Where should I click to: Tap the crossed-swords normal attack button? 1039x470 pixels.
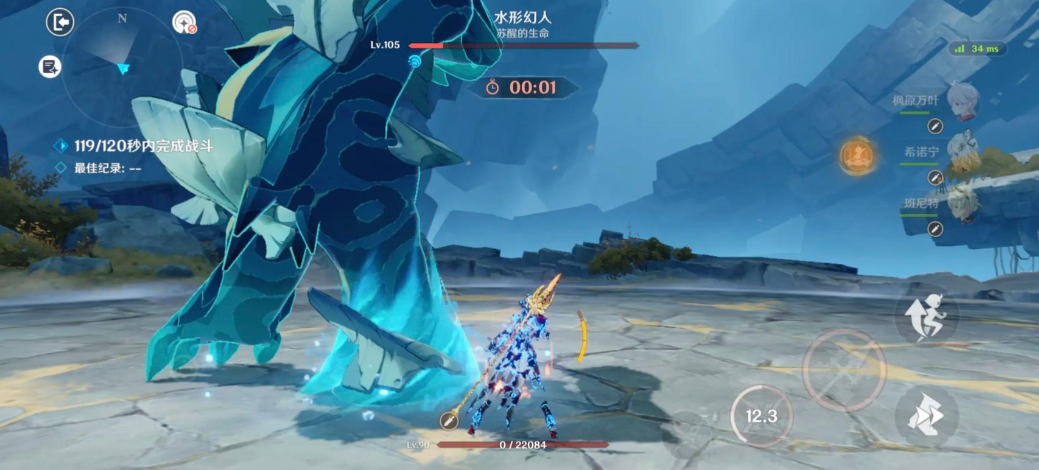click(843, 367)
